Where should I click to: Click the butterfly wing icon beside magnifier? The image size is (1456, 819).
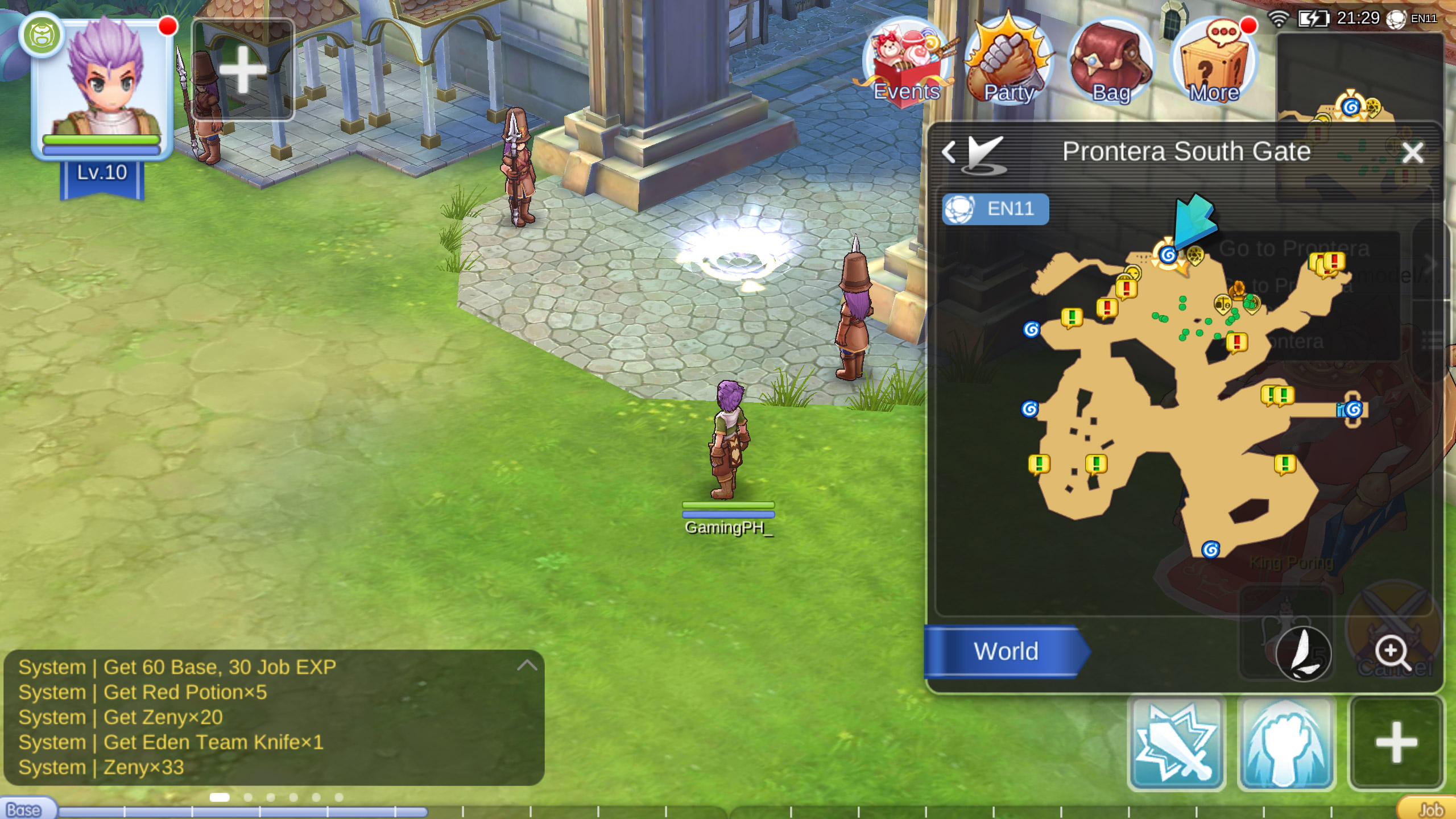(1304, 653)
